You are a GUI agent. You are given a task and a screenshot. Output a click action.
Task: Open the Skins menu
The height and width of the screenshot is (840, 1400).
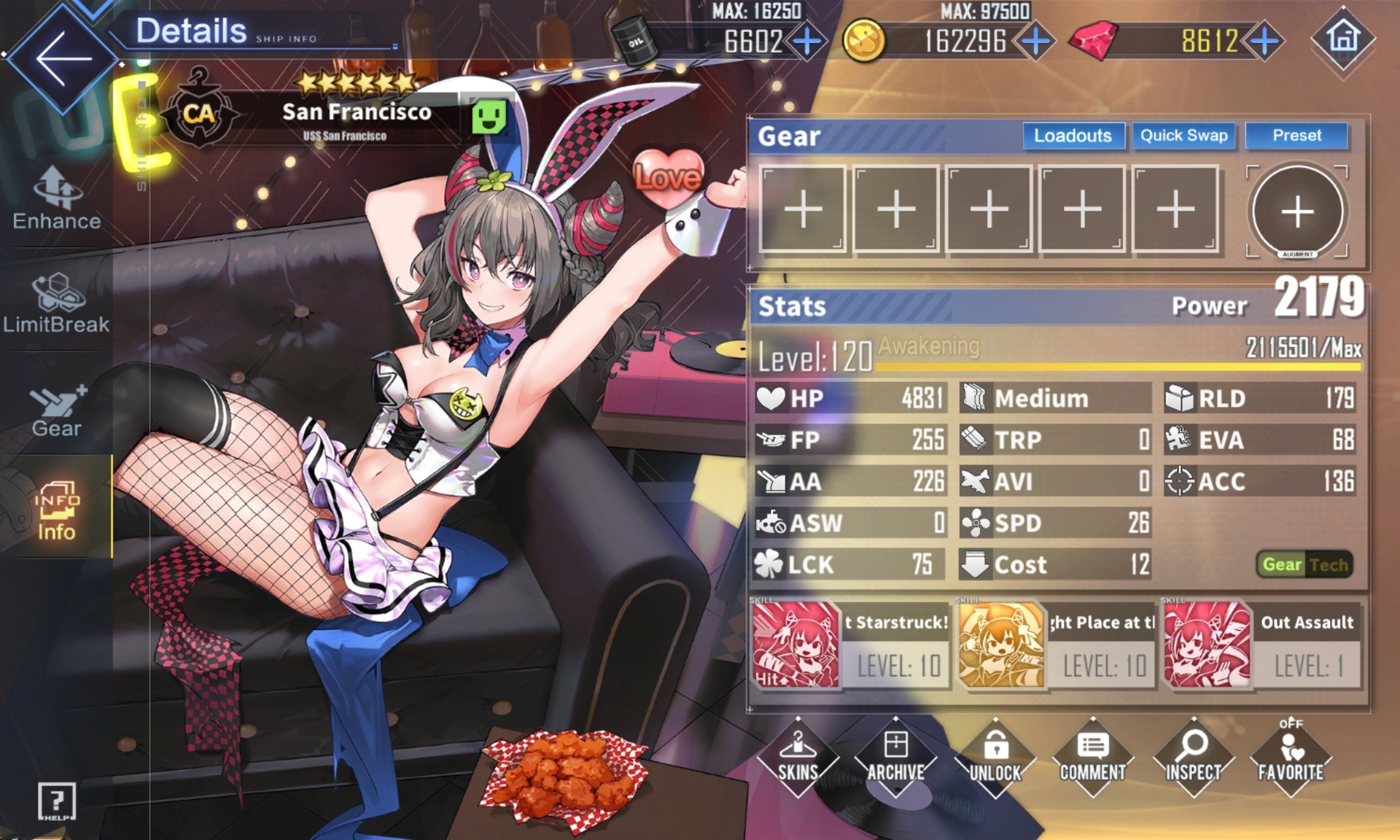click(798, 757)
